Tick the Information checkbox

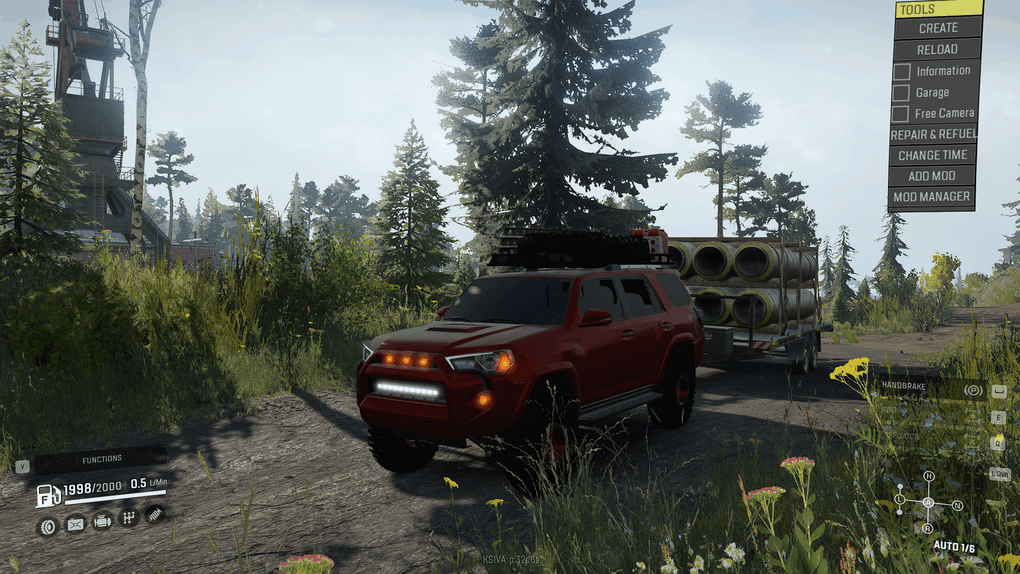pyautogui.click(x=901, y=71)
